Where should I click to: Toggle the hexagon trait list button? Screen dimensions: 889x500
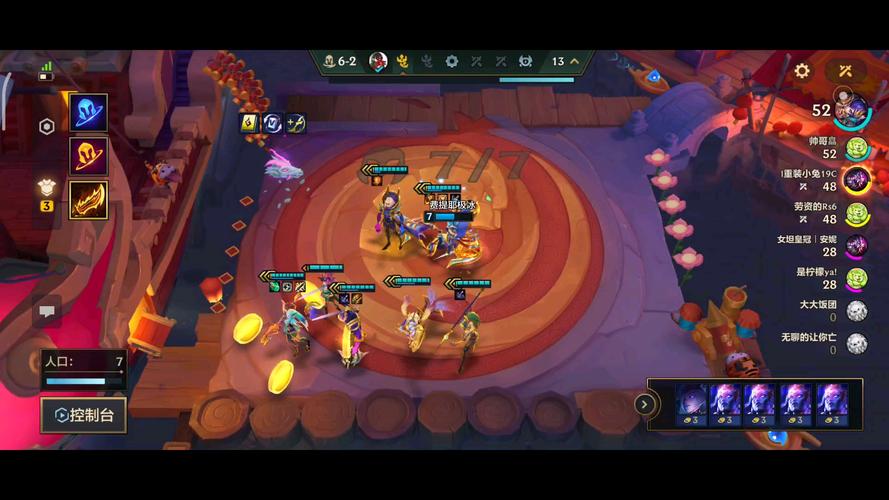tap(46, 127)
